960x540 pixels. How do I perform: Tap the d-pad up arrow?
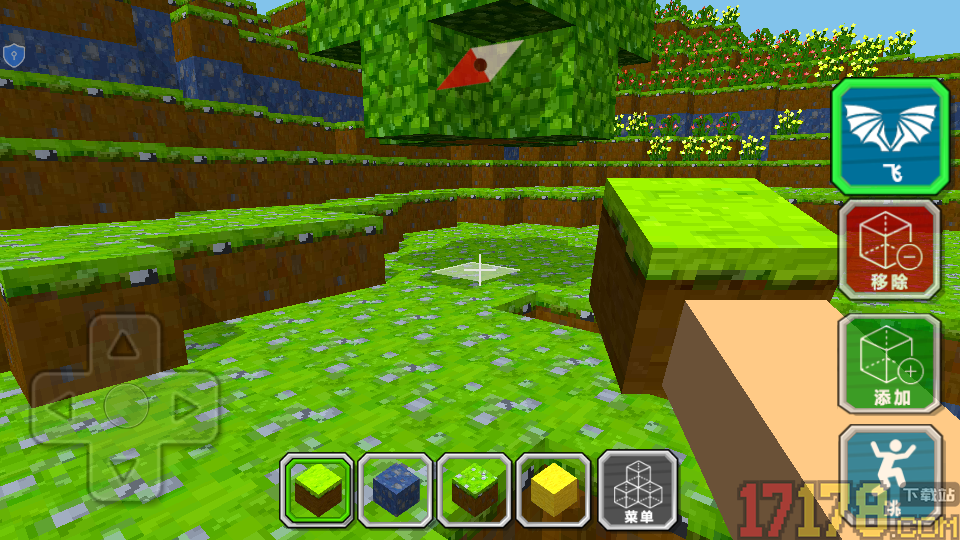pos(123,346)
